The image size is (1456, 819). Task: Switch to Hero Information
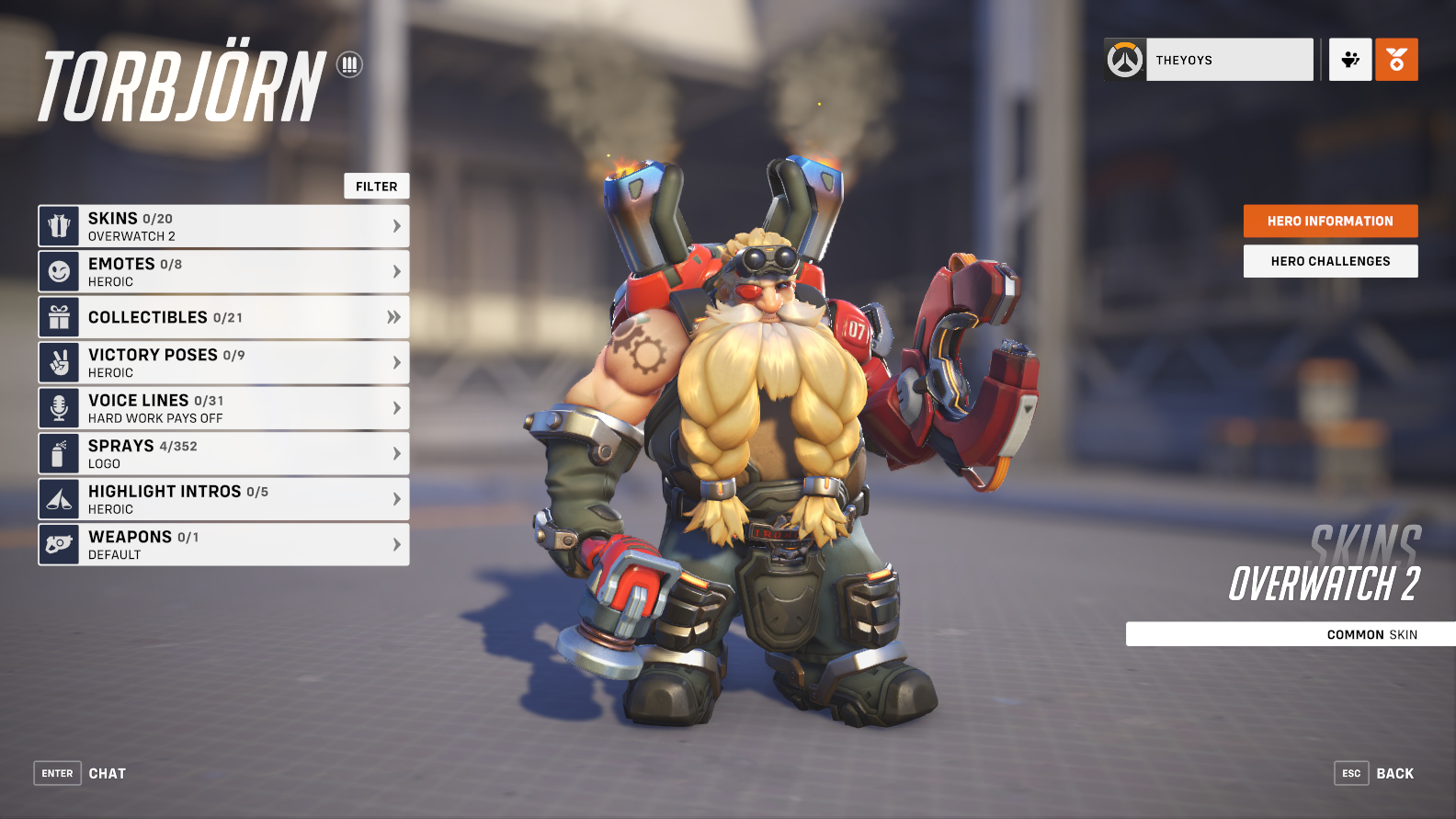coord(1330,221)
